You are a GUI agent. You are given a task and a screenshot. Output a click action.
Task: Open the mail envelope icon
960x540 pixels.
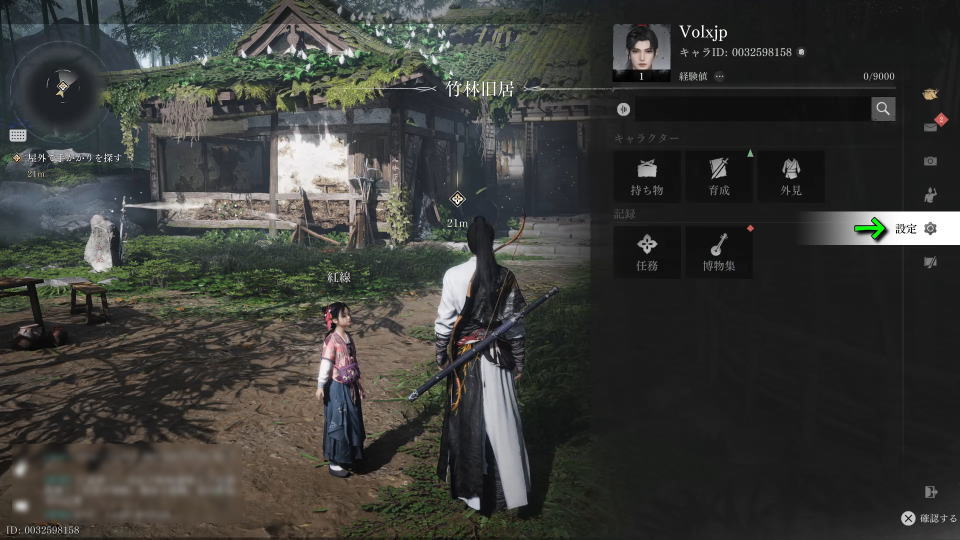931,126
